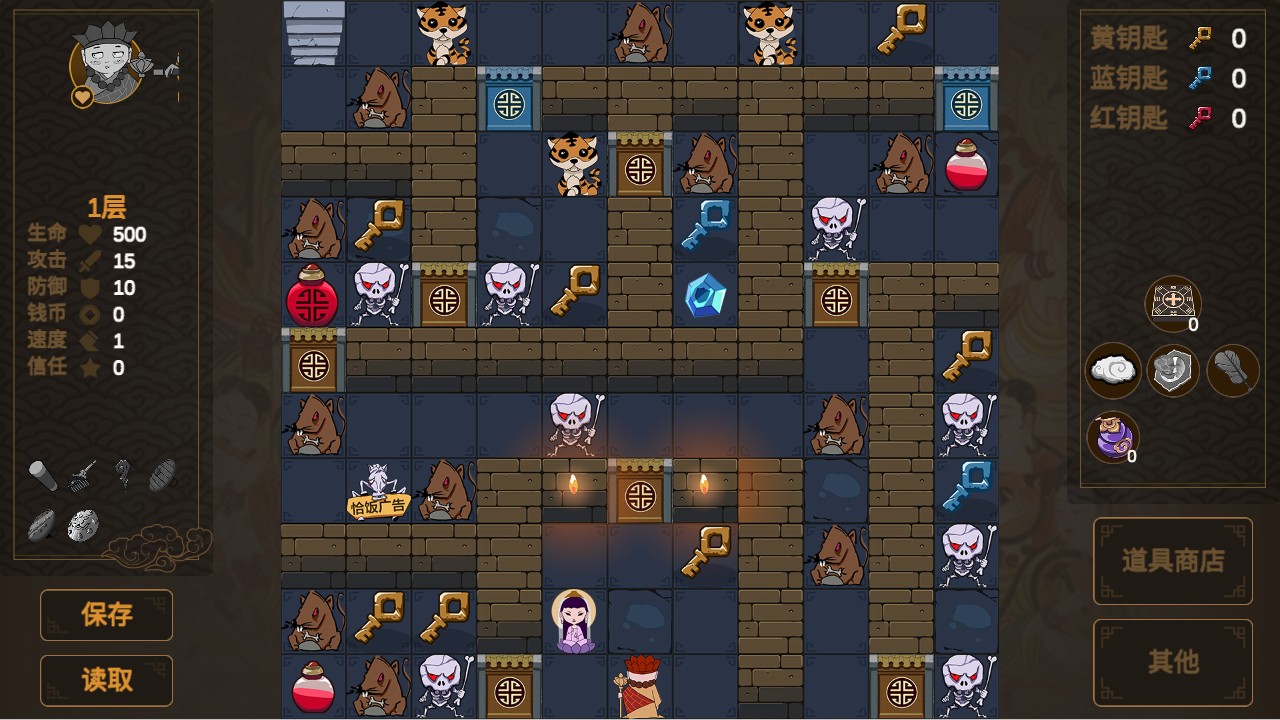
Task: Use the directional compass board item
Action: coord(1172,302)
